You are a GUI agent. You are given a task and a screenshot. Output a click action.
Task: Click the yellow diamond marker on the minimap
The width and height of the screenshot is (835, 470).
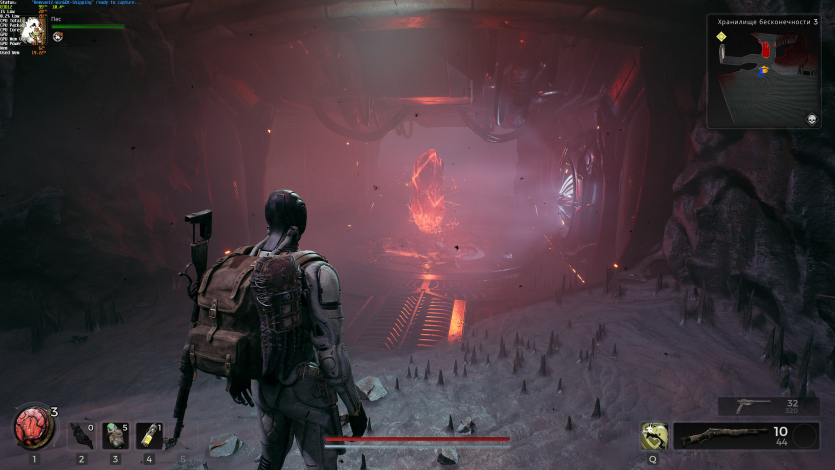click(720, 37)
